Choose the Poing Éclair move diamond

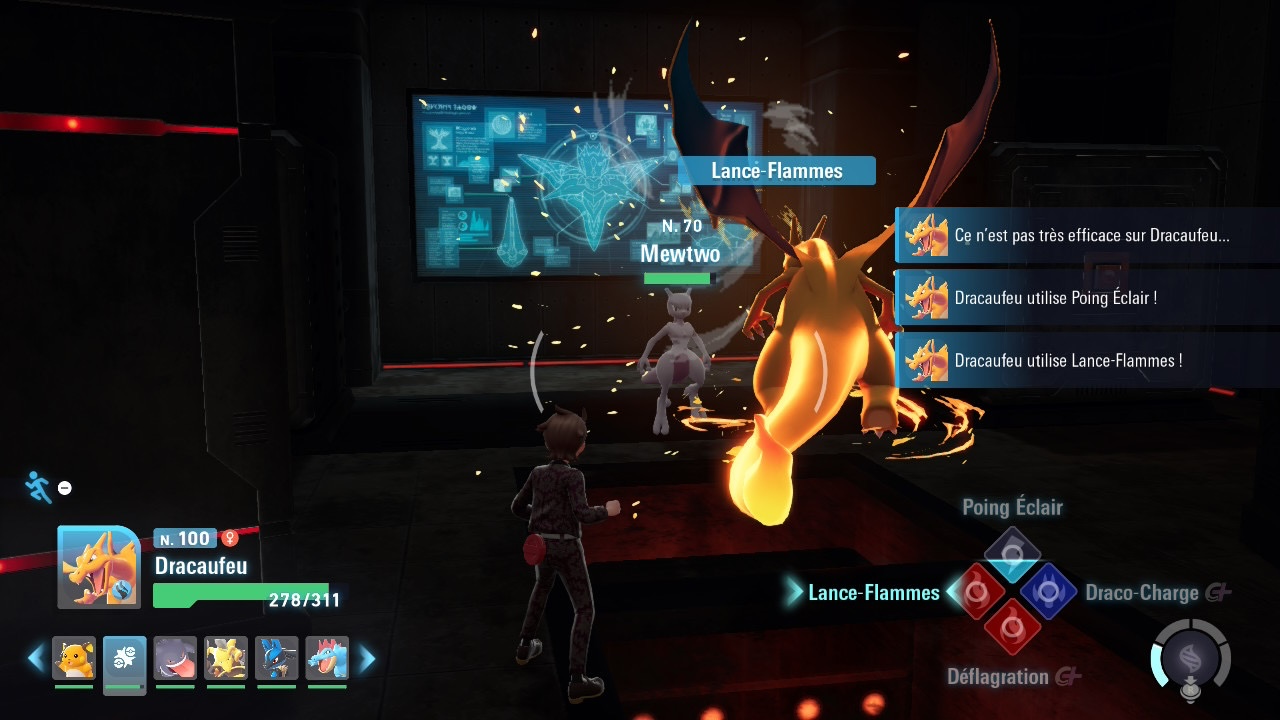point(1012,555)
